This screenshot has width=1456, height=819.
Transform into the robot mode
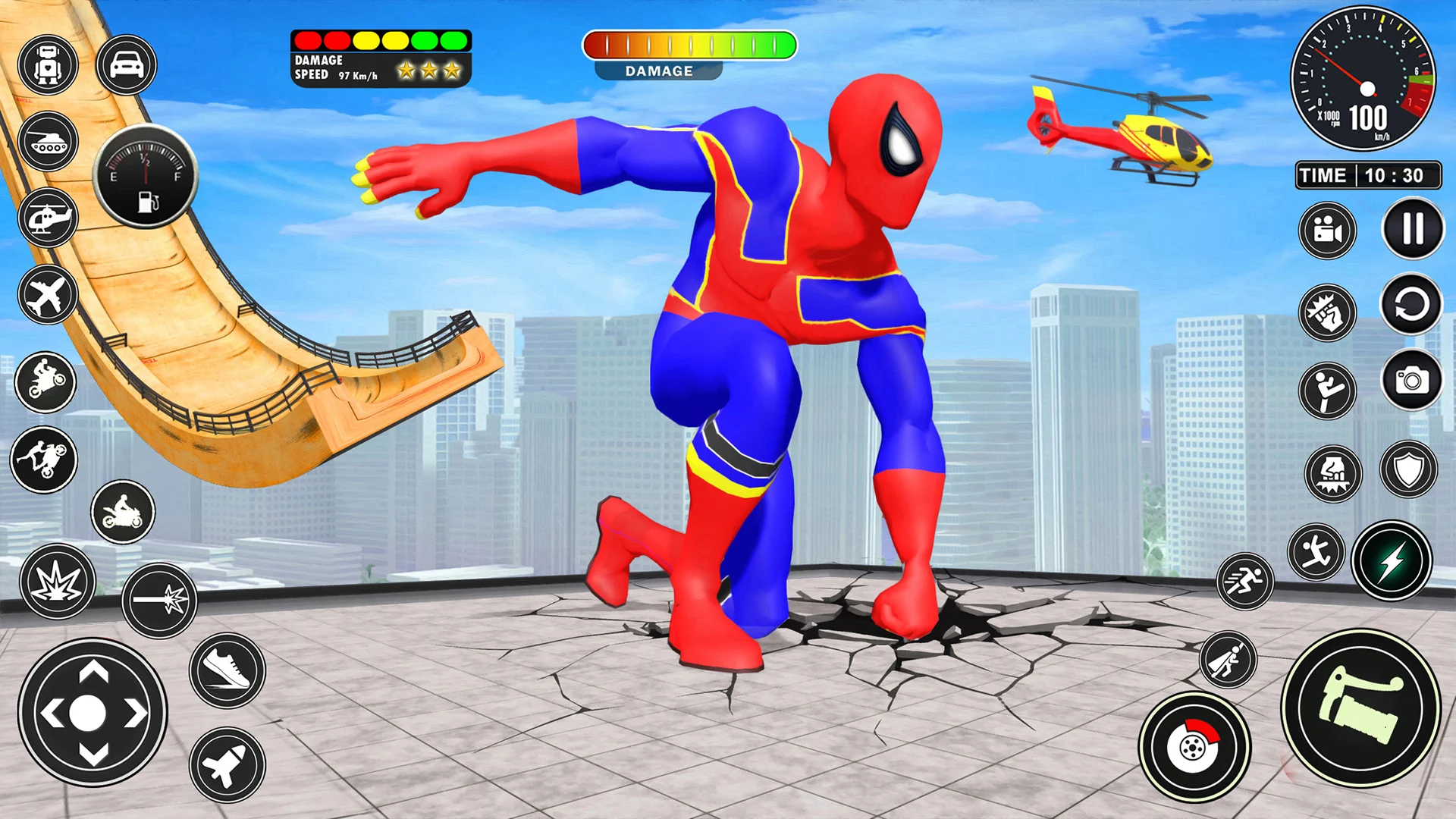click(x=48, y=65)
